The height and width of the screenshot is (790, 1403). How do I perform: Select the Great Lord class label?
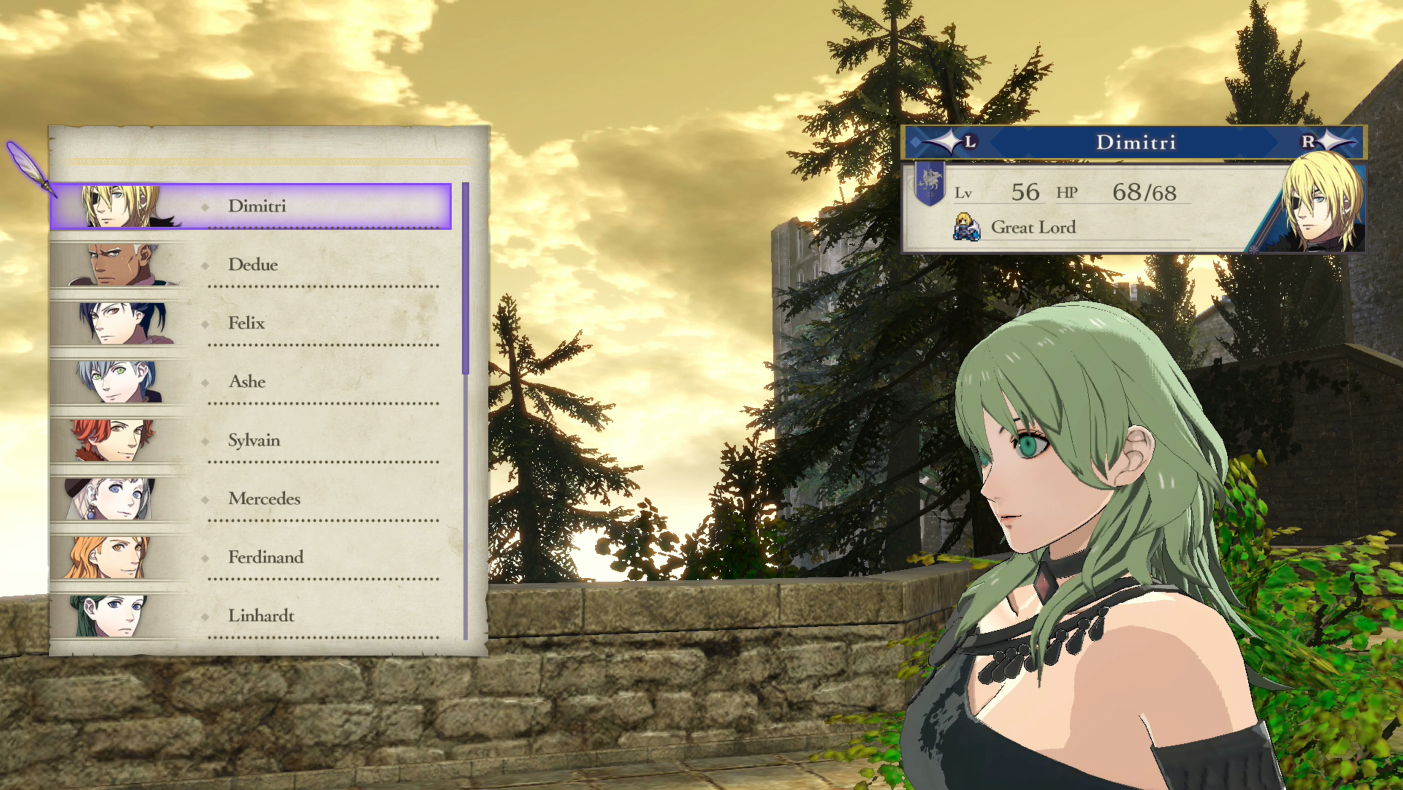(x=1034, y=228)
